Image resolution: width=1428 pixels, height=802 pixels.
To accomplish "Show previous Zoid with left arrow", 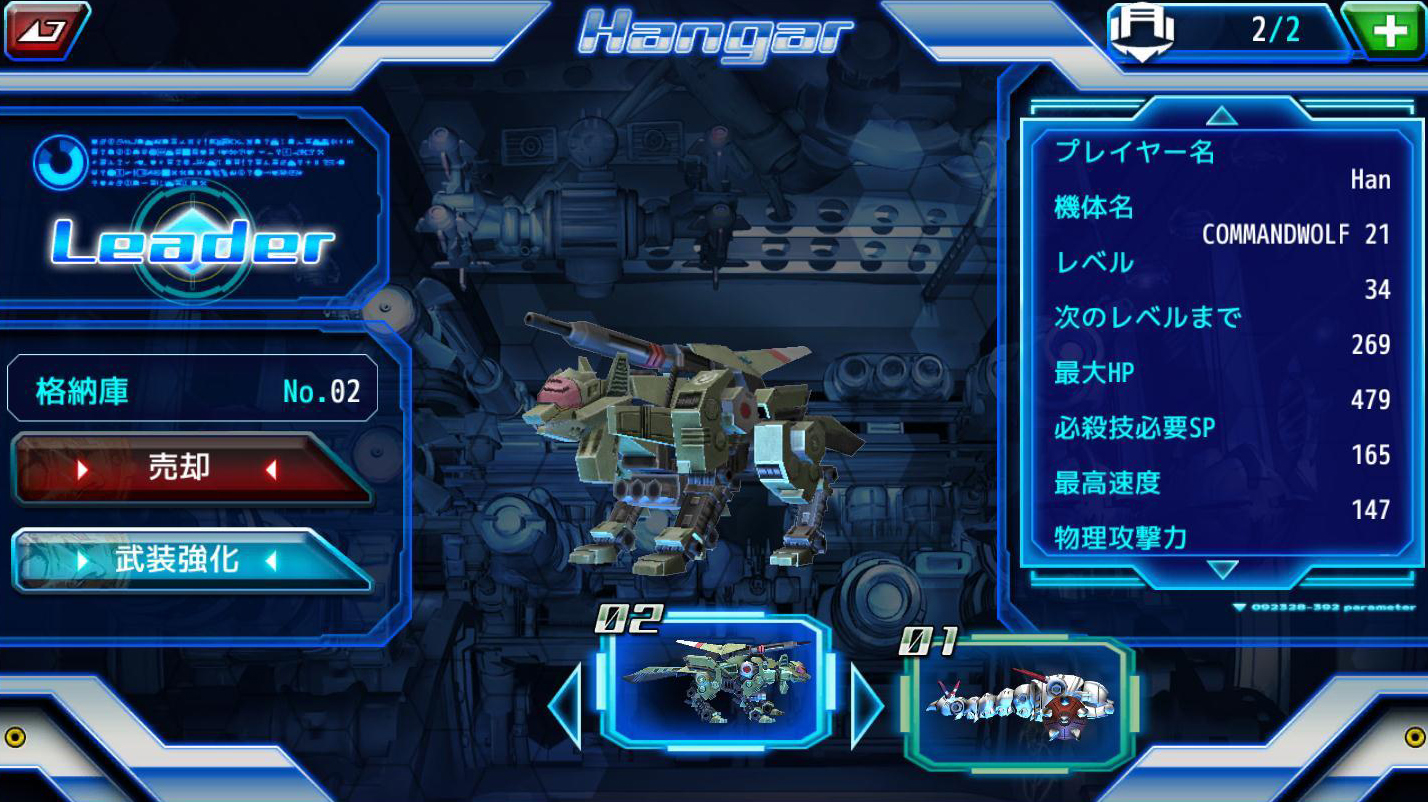I will coord(566,707).
